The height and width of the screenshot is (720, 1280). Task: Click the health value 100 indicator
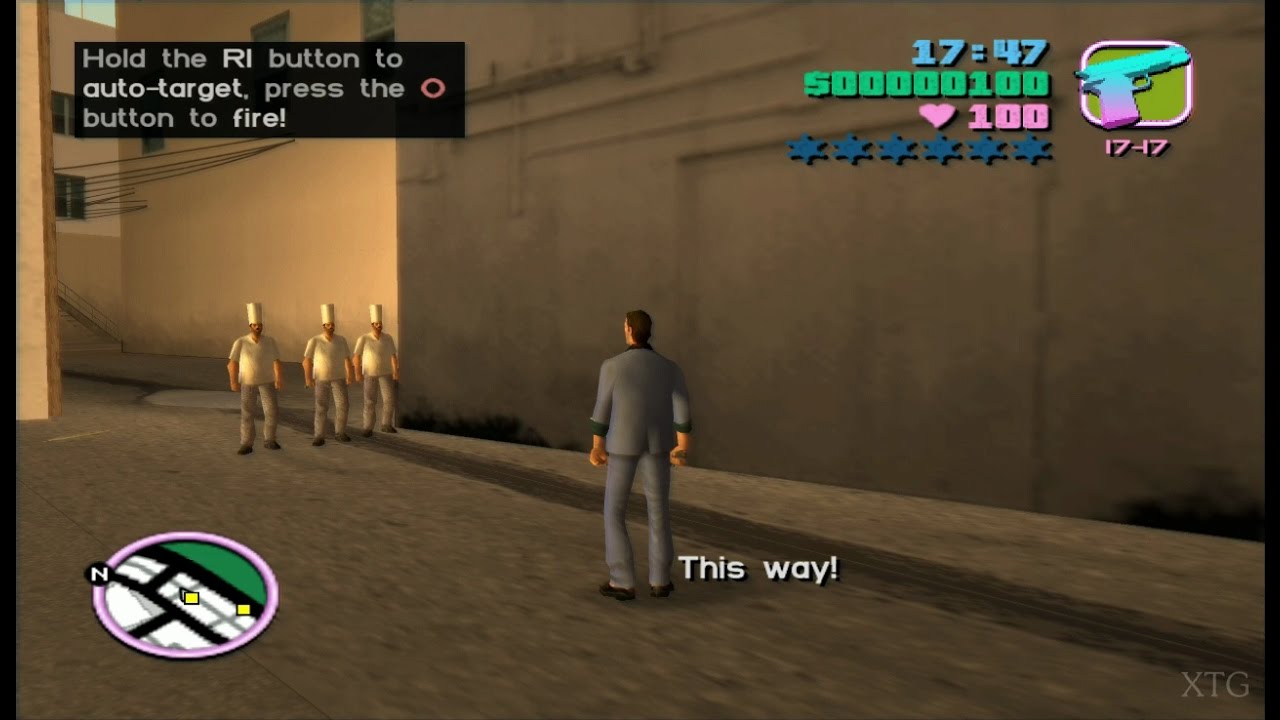pyautogui.click(x=1009, y=117)
